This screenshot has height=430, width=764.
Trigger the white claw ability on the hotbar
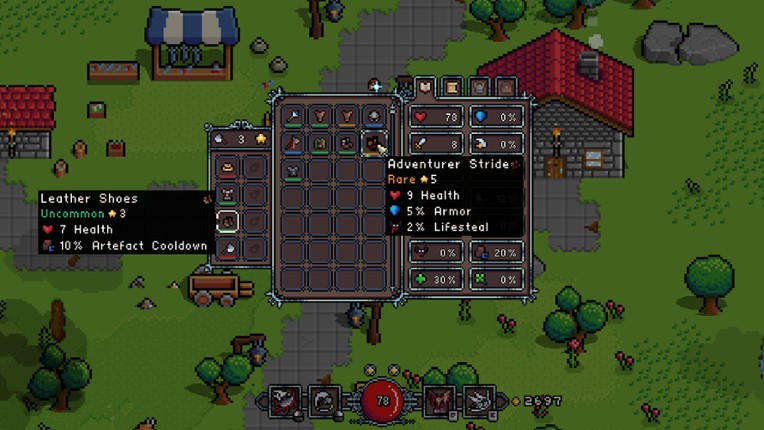pyautogui.click(x=477, y=401)
